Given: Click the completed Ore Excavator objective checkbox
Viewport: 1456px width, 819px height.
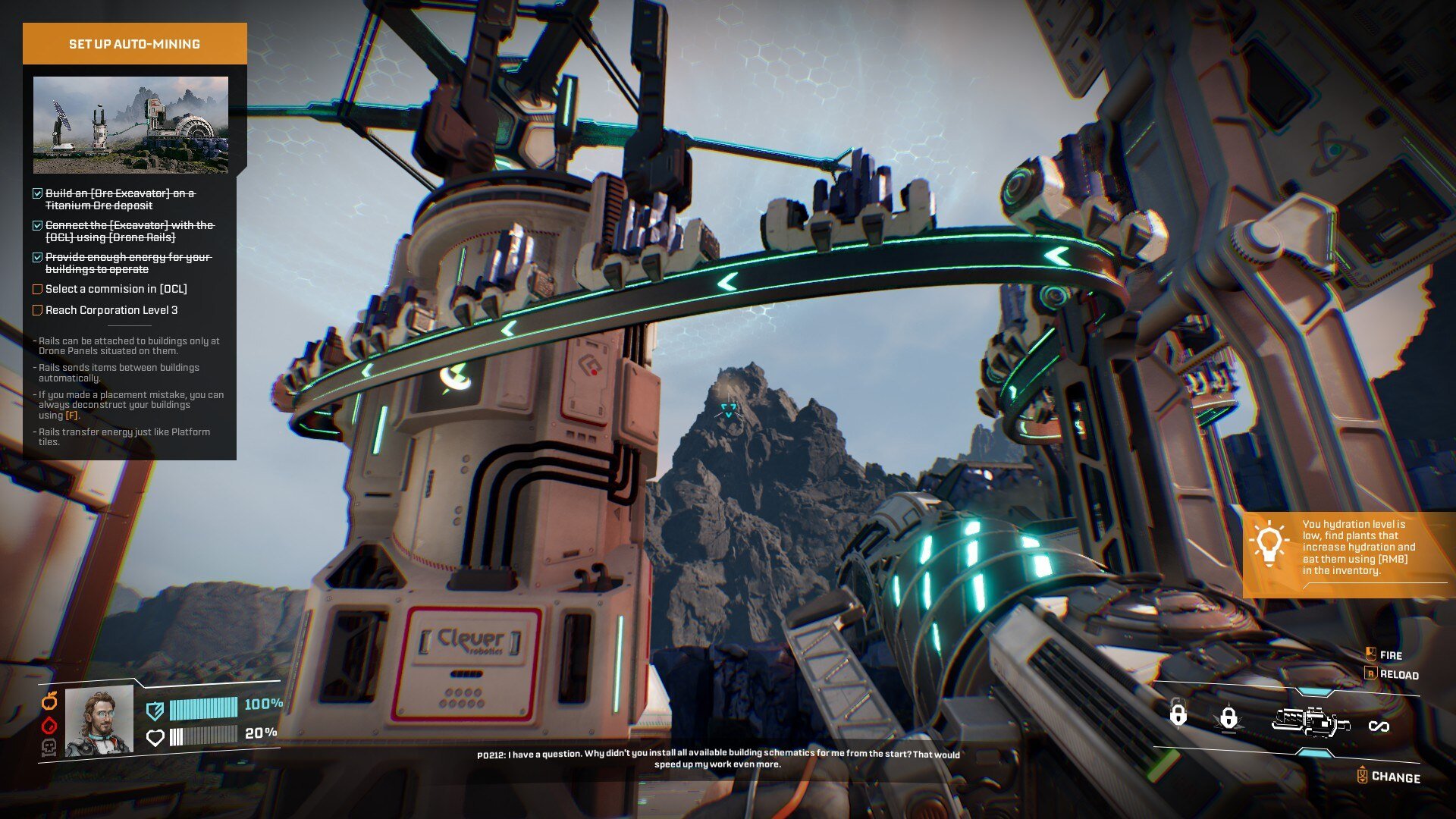Looking at the screenshot, I should (x=37, y=194).
